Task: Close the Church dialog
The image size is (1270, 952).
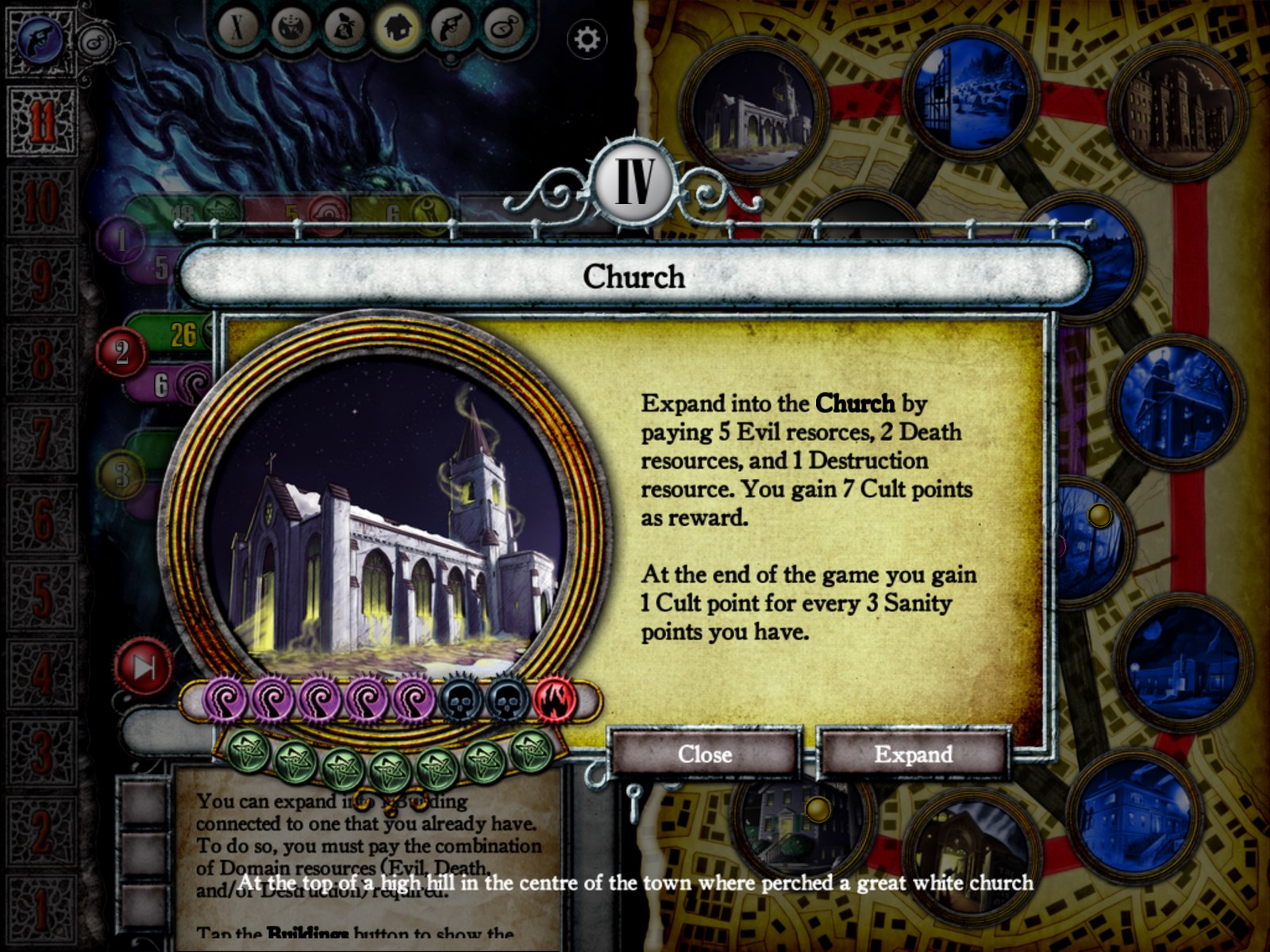Action: pyautogui.click(x=704, y=754)
